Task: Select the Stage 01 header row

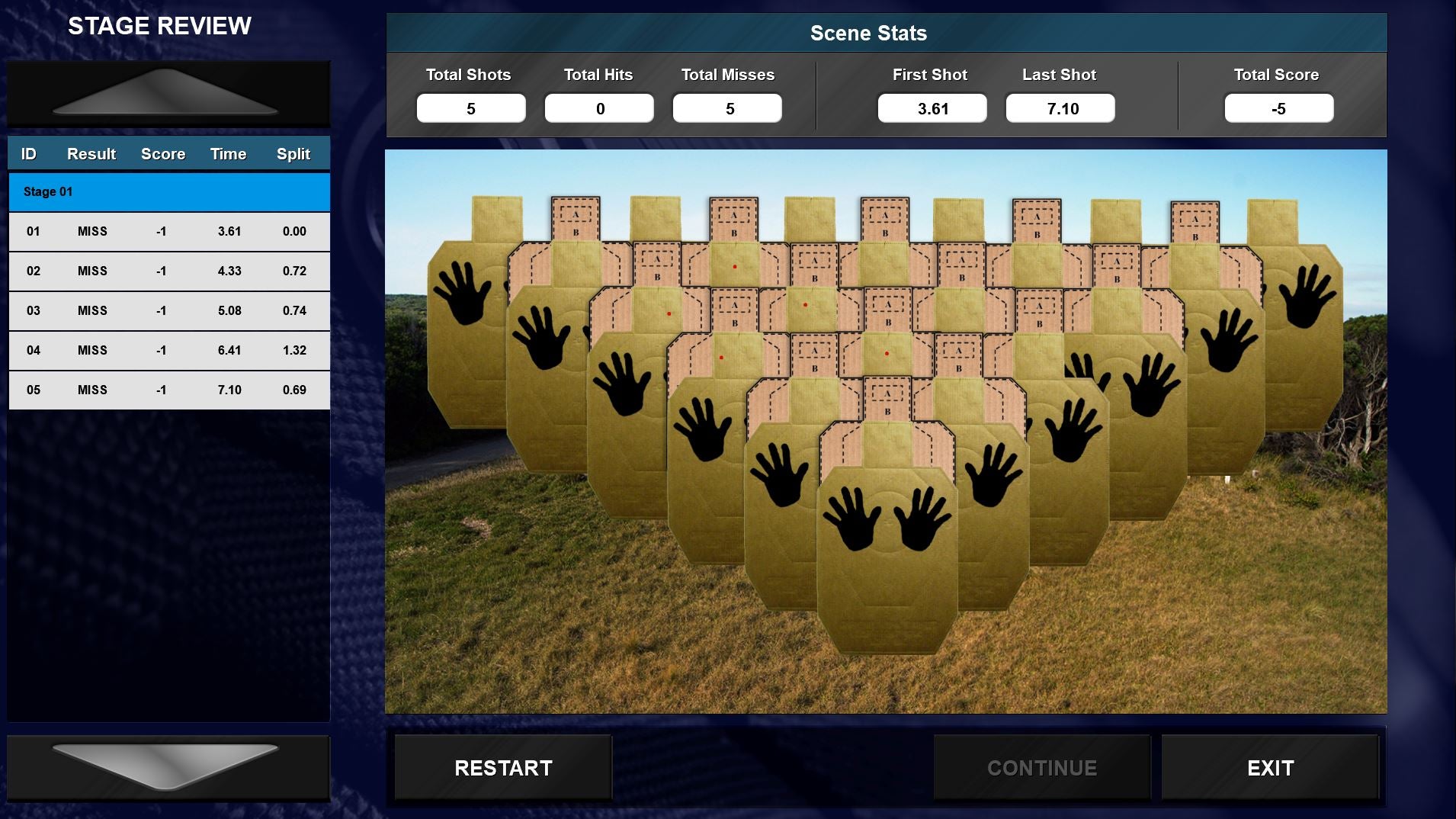Action: point(168,192)
